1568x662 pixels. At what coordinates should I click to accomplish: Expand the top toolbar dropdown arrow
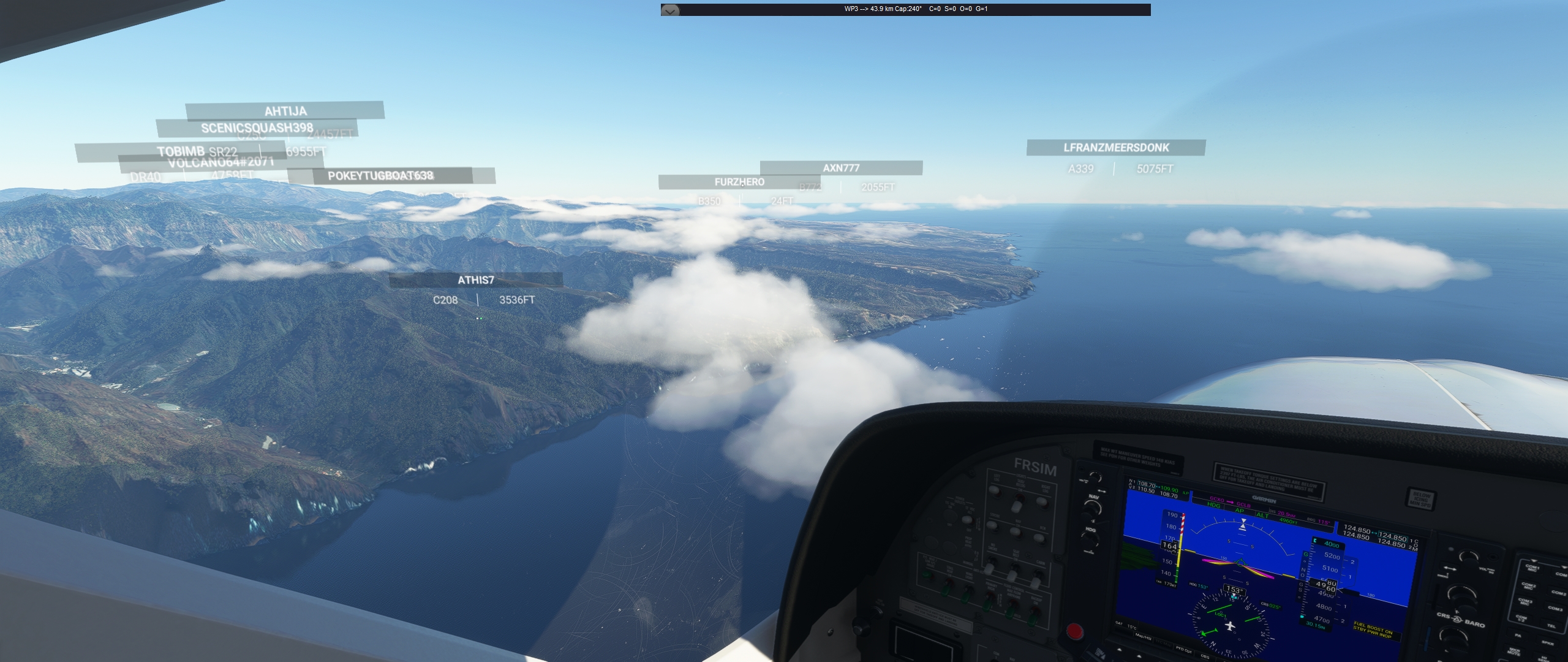[670, 10]
